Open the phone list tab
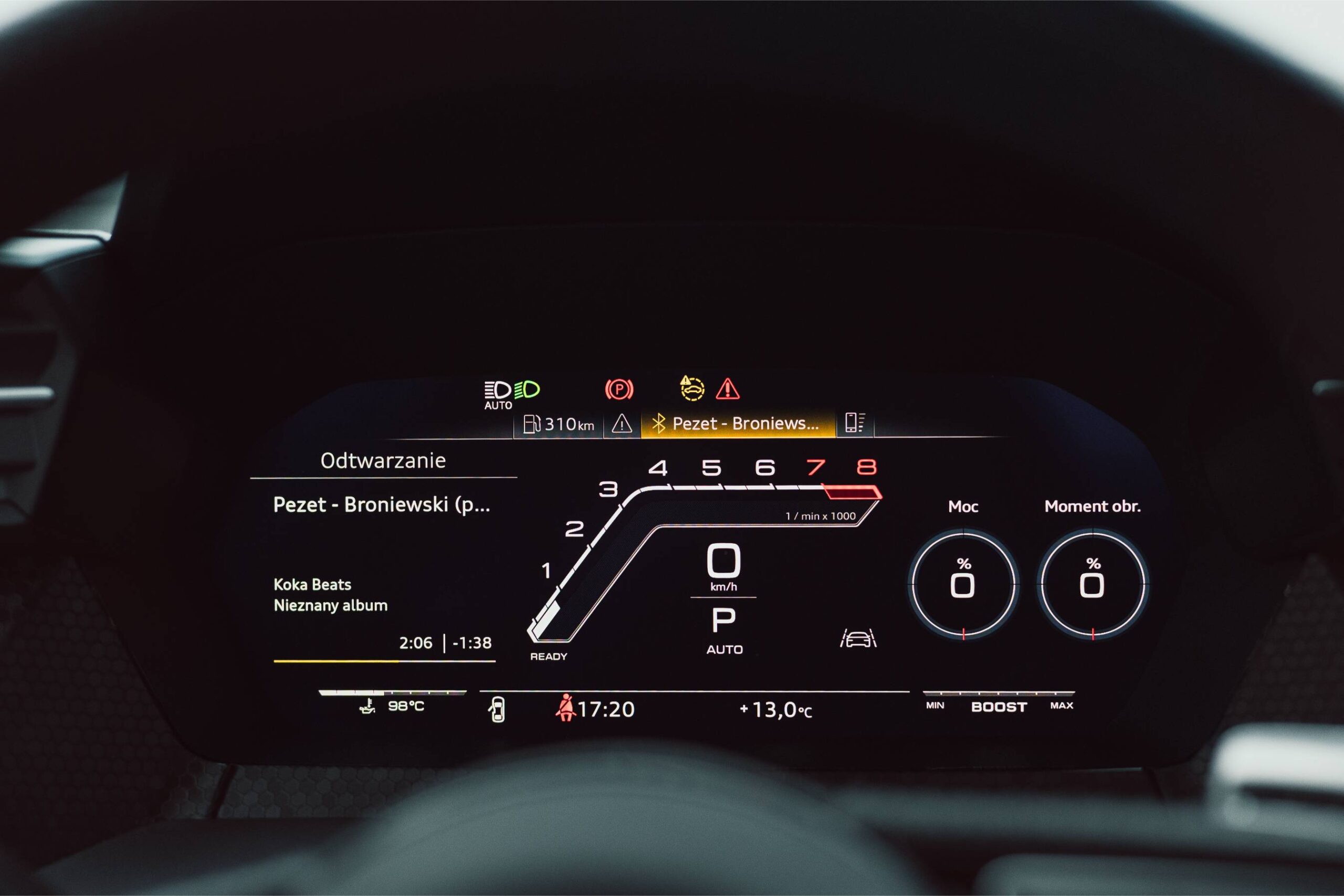Screen dimensions: 1344x896 pyautogui.click(x=855, y=423)
